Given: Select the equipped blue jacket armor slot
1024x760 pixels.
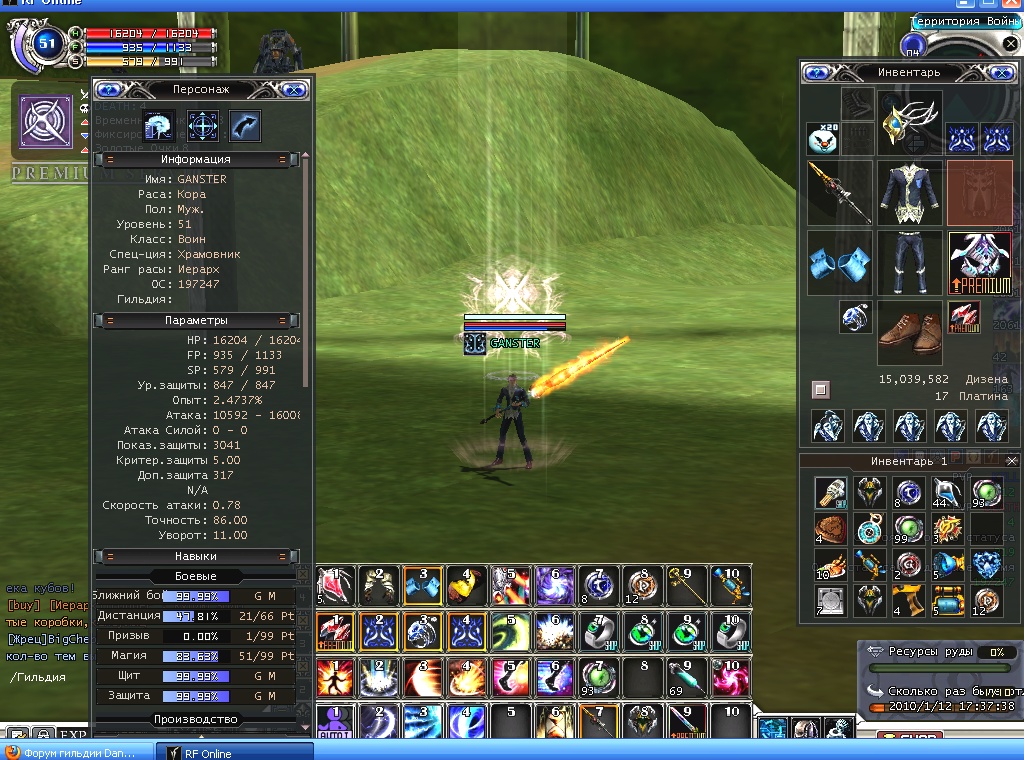Looking at the screenshot, I should pos(909,192).
